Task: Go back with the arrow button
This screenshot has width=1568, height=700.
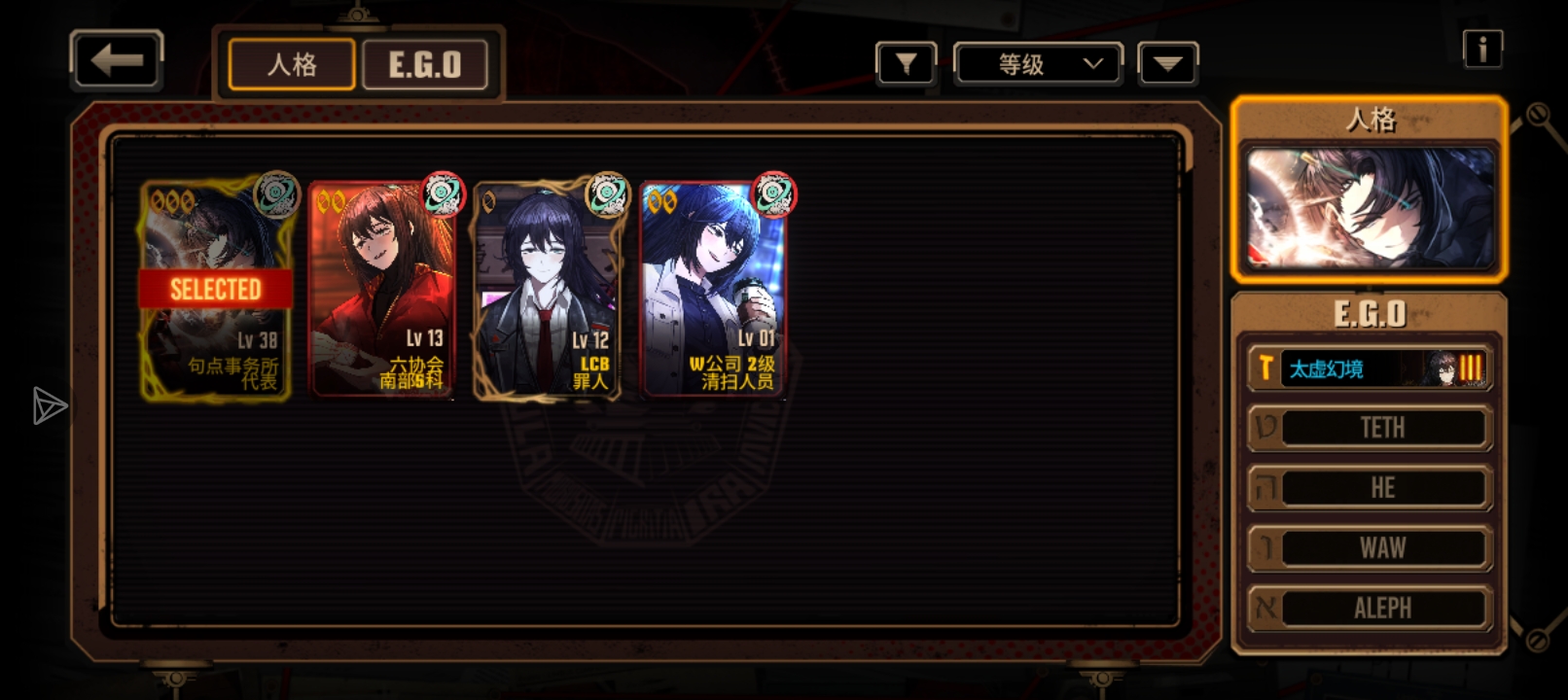Action: click(117, 60)
